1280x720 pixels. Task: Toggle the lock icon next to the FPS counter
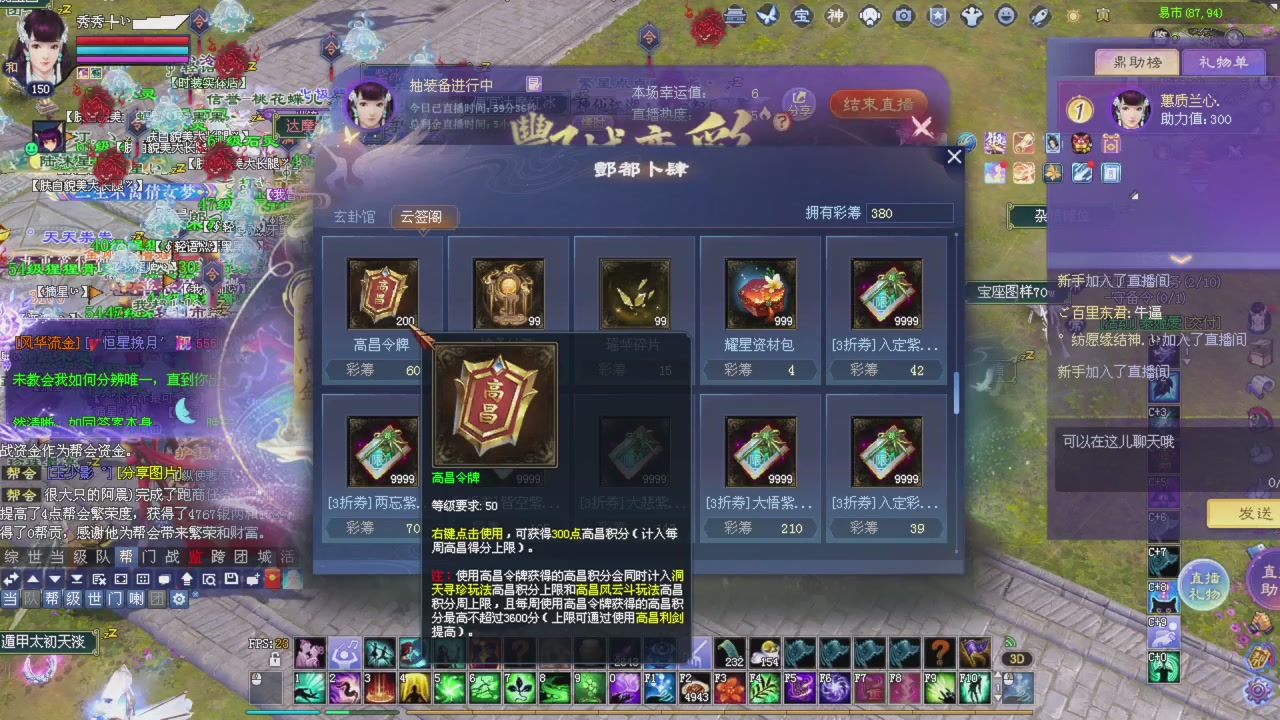[x=276, y=661]
